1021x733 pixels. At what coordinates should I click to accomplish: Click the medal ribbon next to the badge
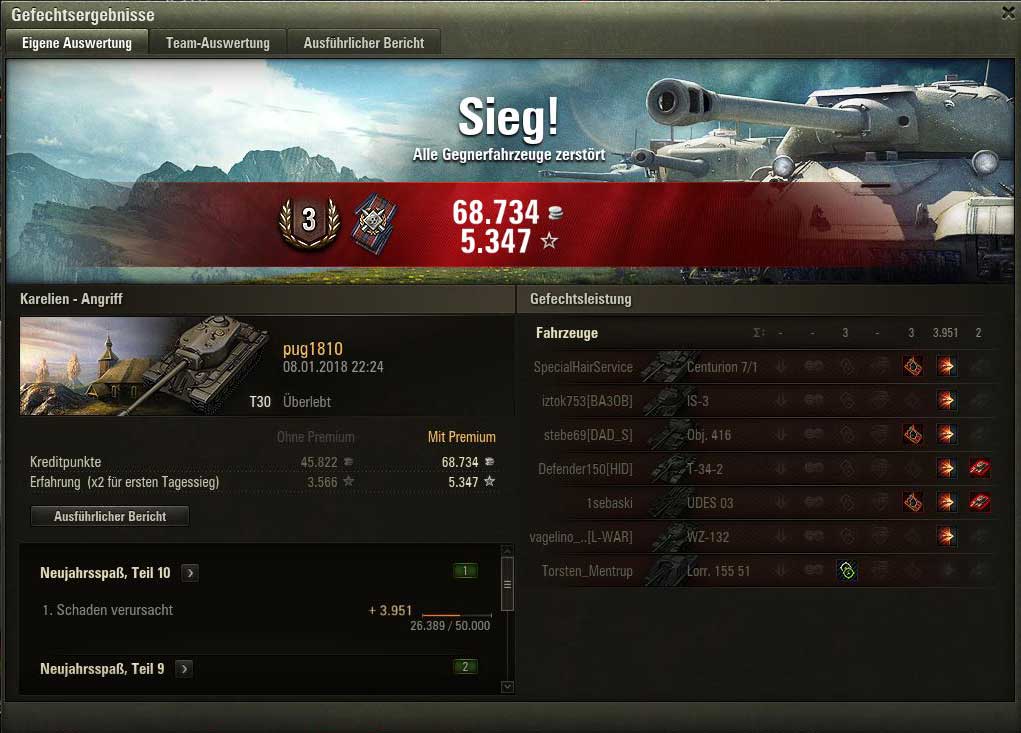[x=375, y=222]
